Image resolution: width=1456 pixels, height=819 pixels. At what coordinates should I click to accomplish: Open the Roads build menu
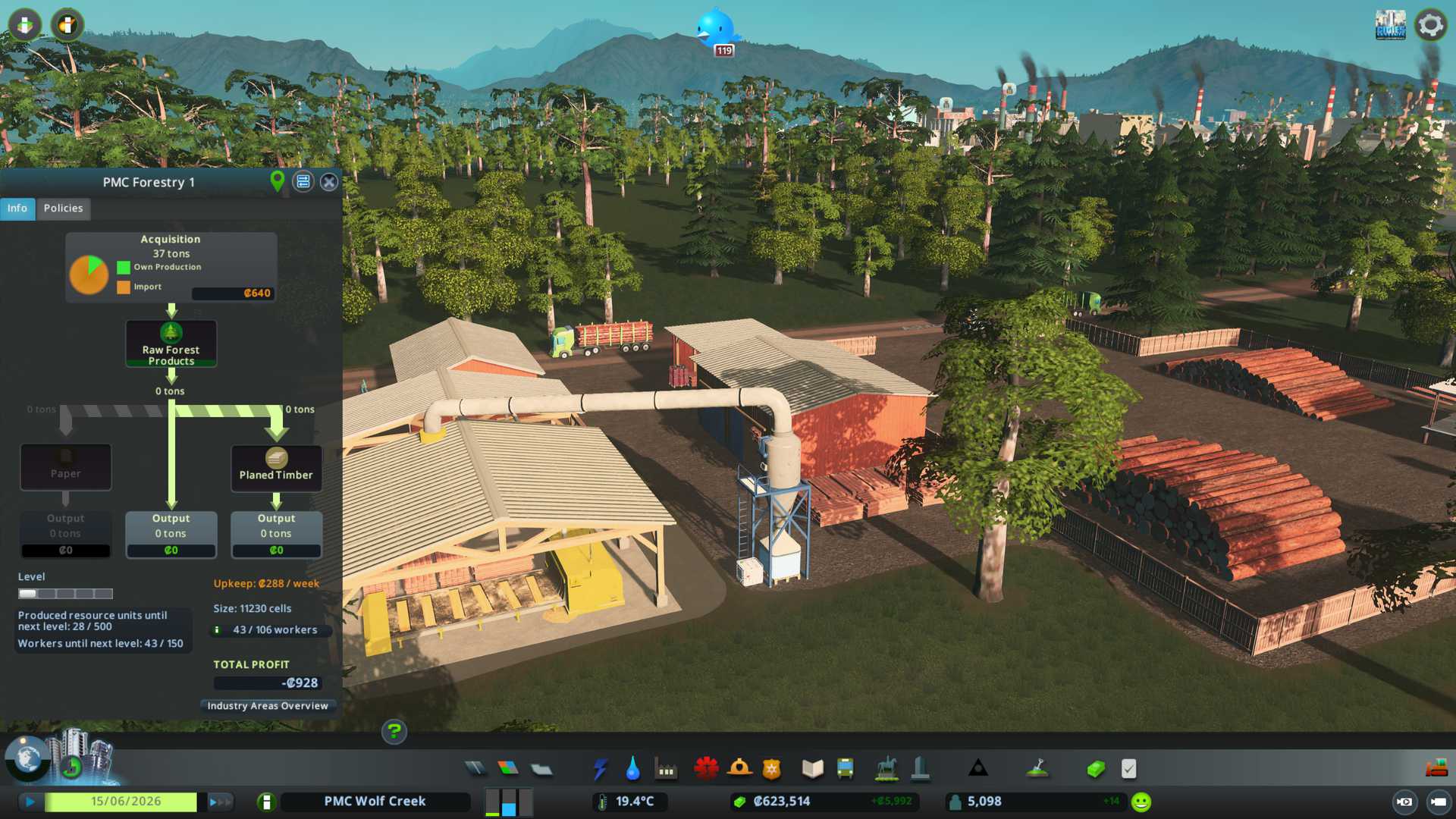point(475,769)
